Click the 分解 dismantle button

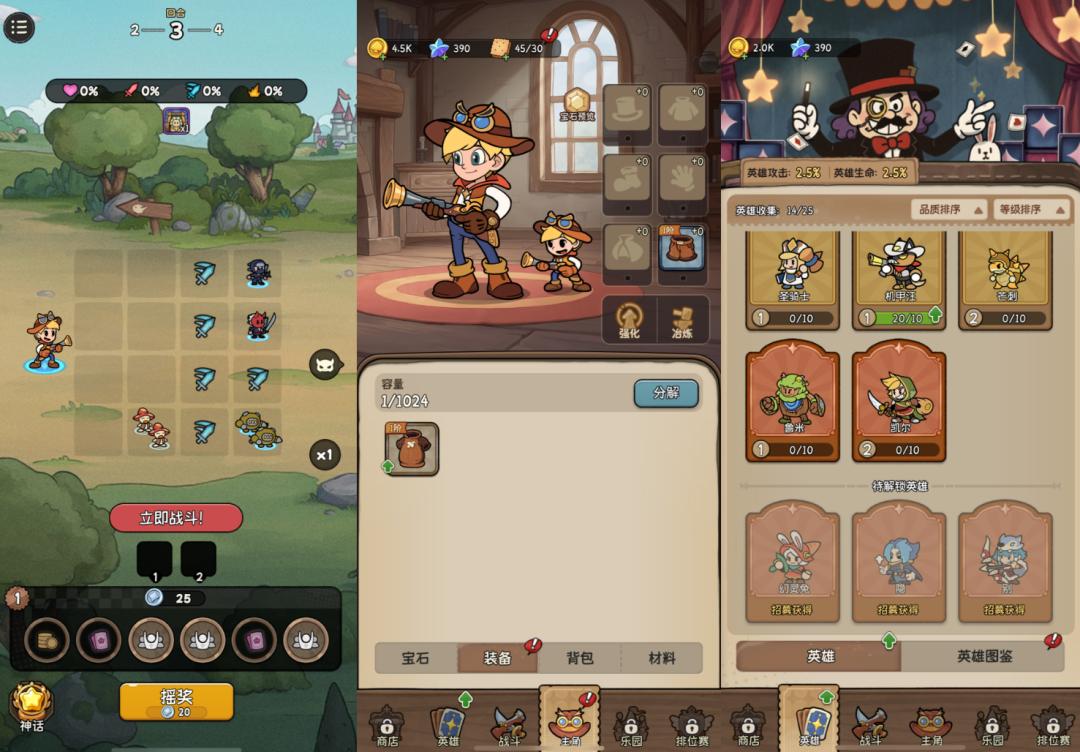(666, 393)
